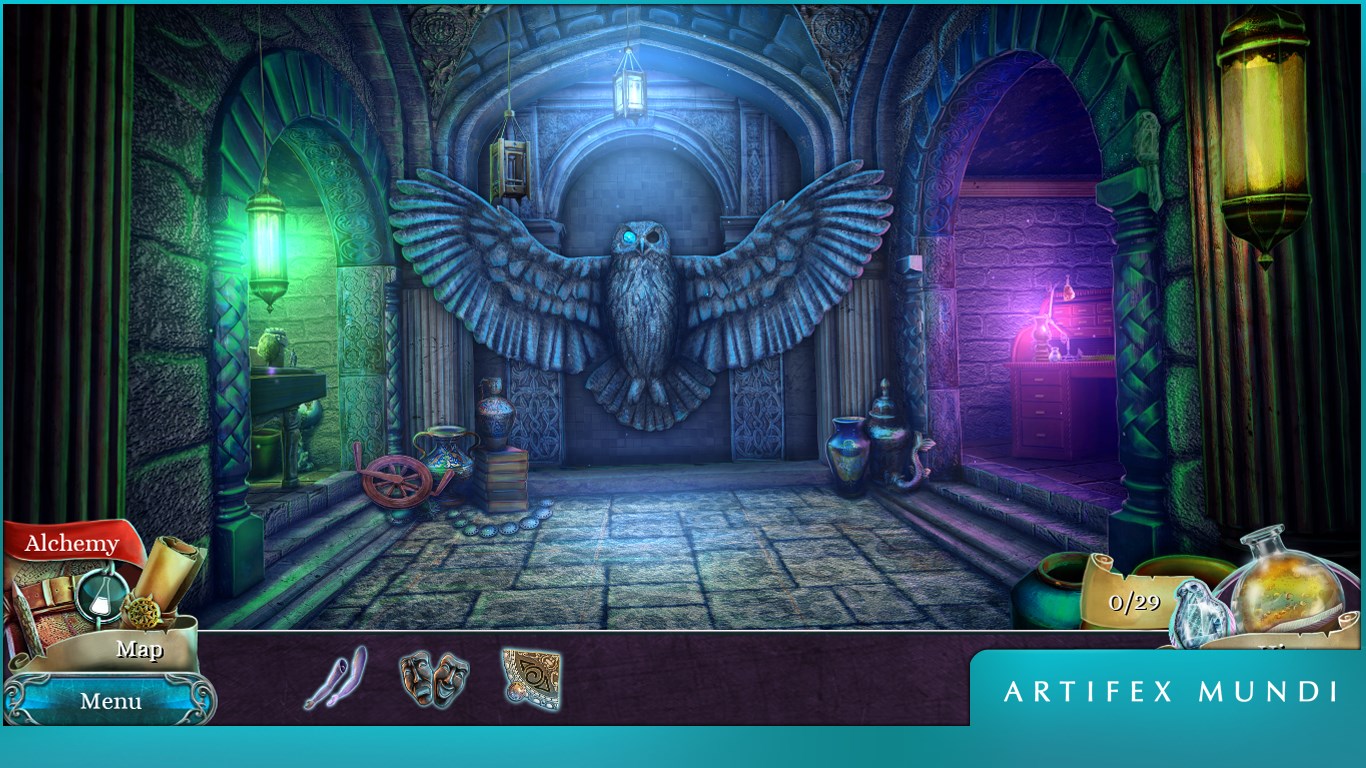Screen dimensions: 1366x768
Task: Switch to the Map view
Action: (x=140, y=650)
